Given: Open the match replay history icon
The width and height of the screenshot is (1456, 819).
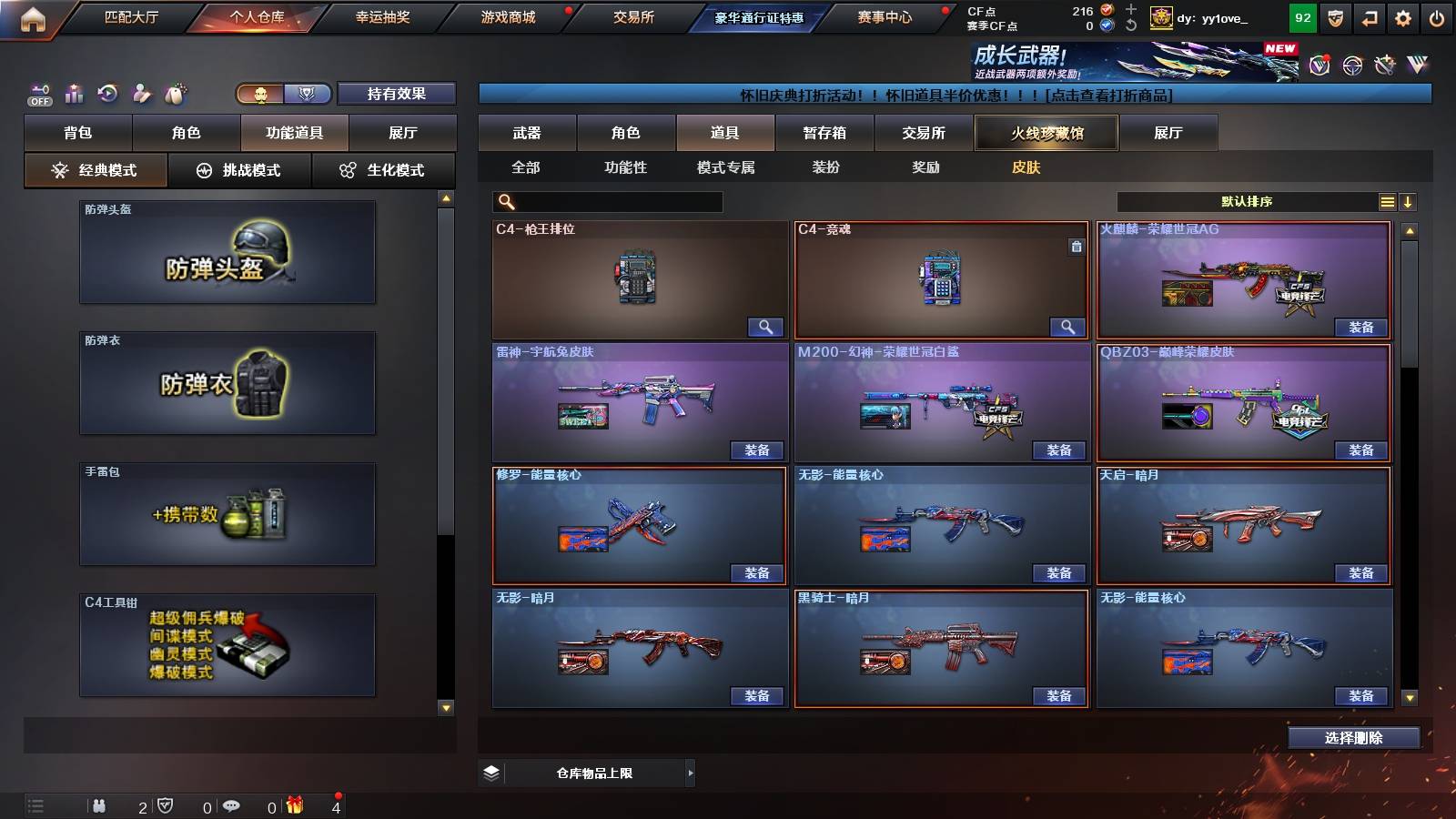Looking at the screenshot, I should pos(109,93).
